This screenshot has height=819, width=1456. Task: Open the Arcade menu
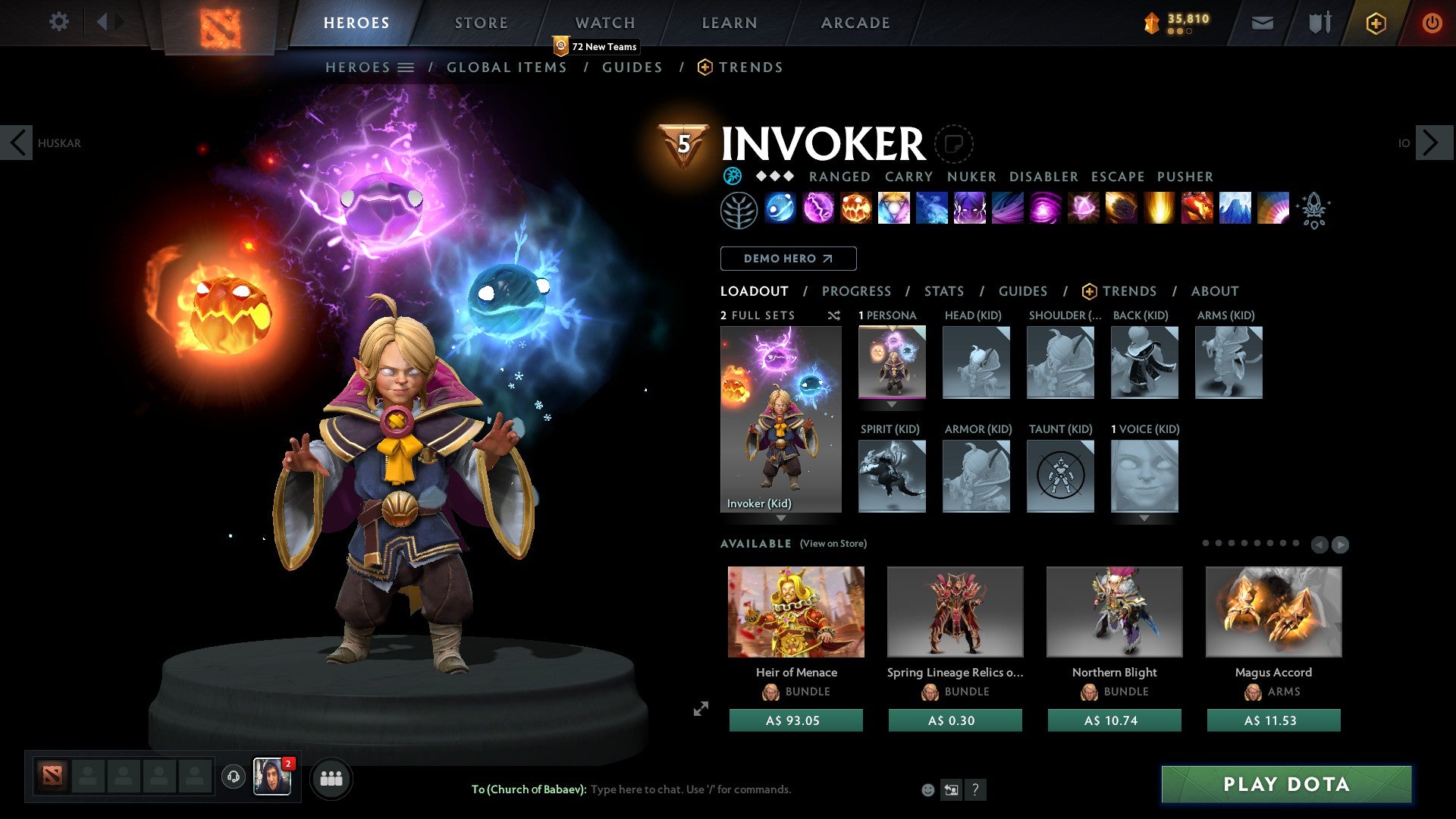pos(855,22)
